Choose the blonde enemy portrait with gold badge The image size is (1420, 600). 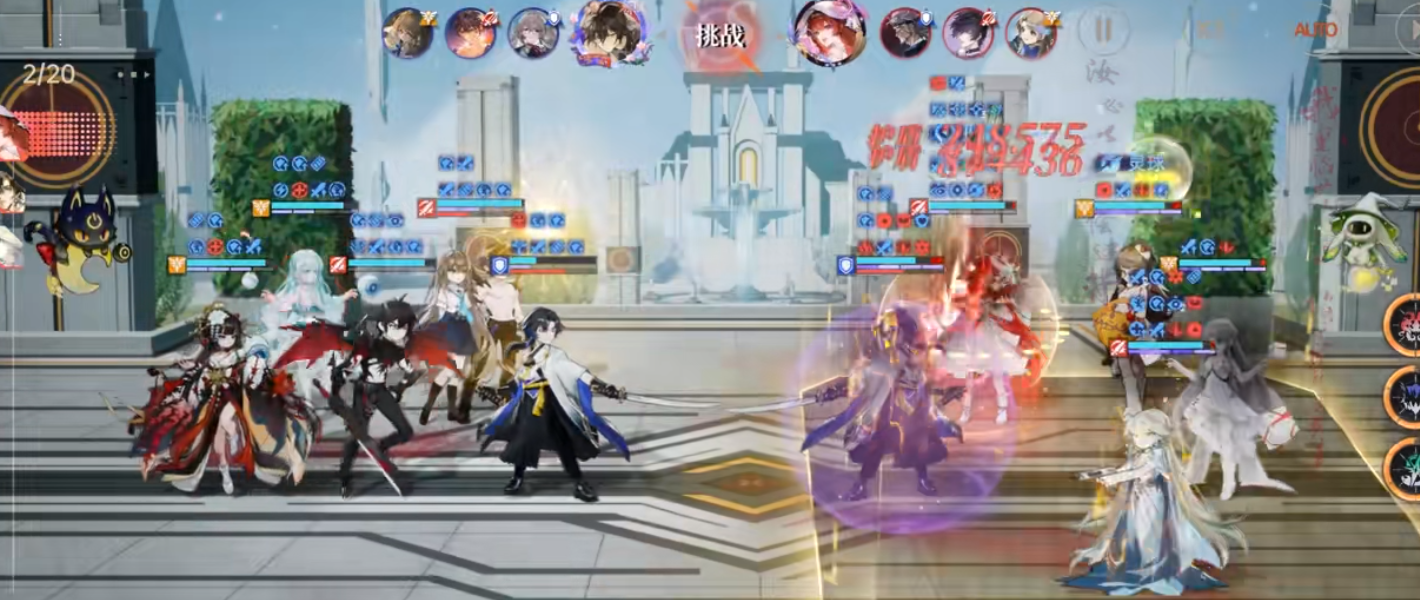tap(1031, 33)
